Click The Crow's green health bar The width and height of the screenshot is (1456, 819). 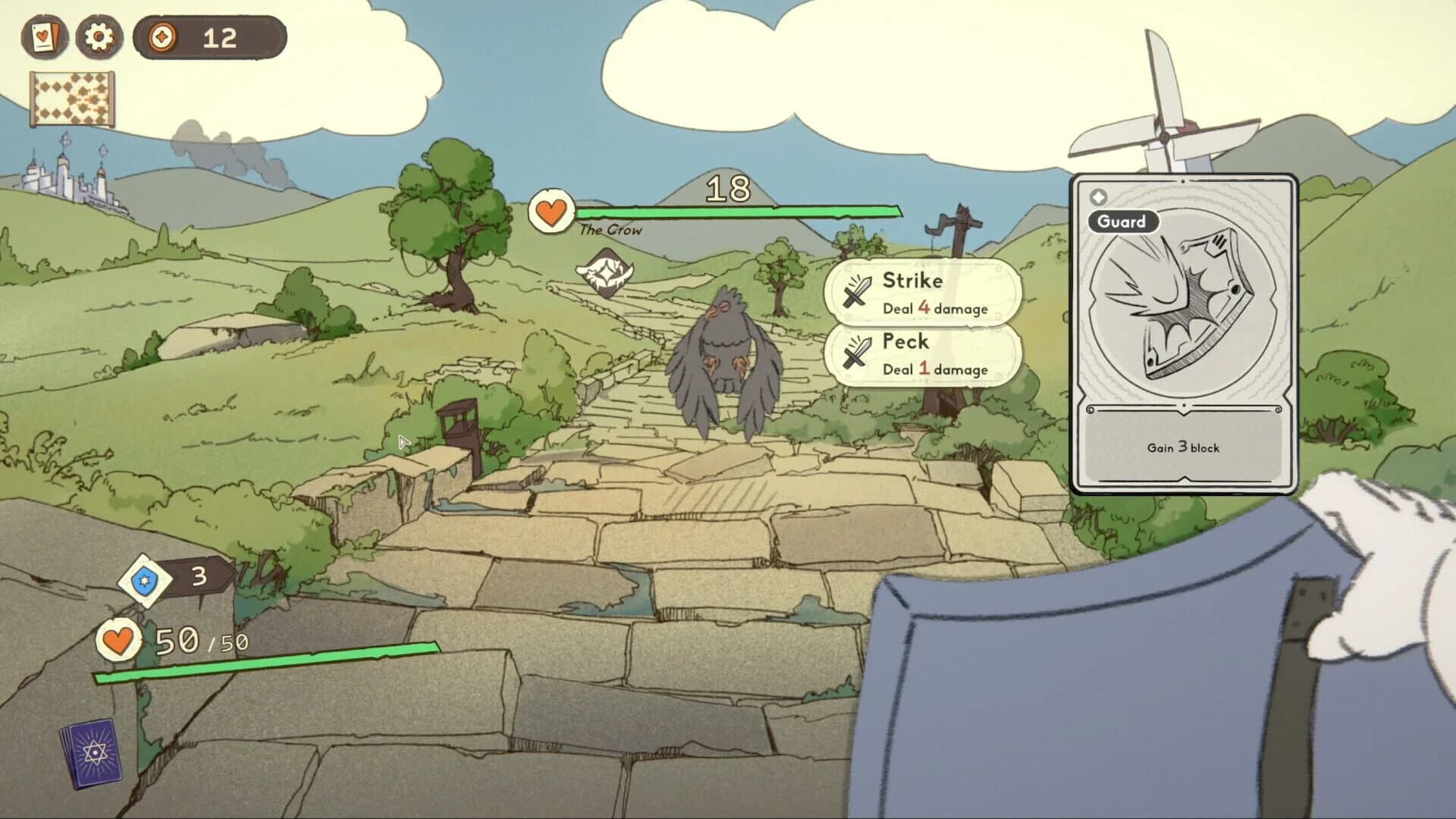[x=728, y=212]
